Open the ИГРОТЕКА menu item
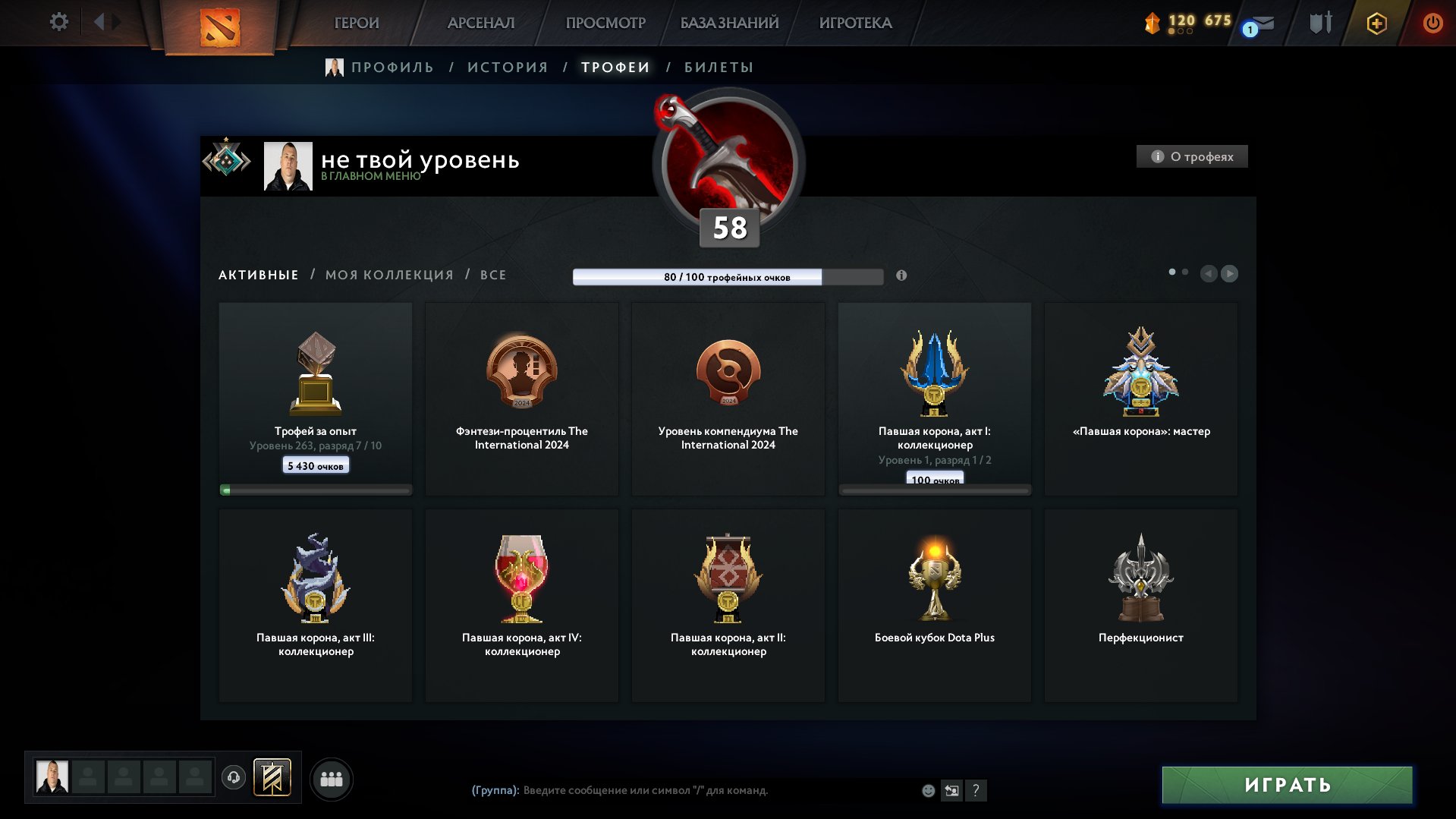Screen dimensions: 1456x819 coord(854,23)
